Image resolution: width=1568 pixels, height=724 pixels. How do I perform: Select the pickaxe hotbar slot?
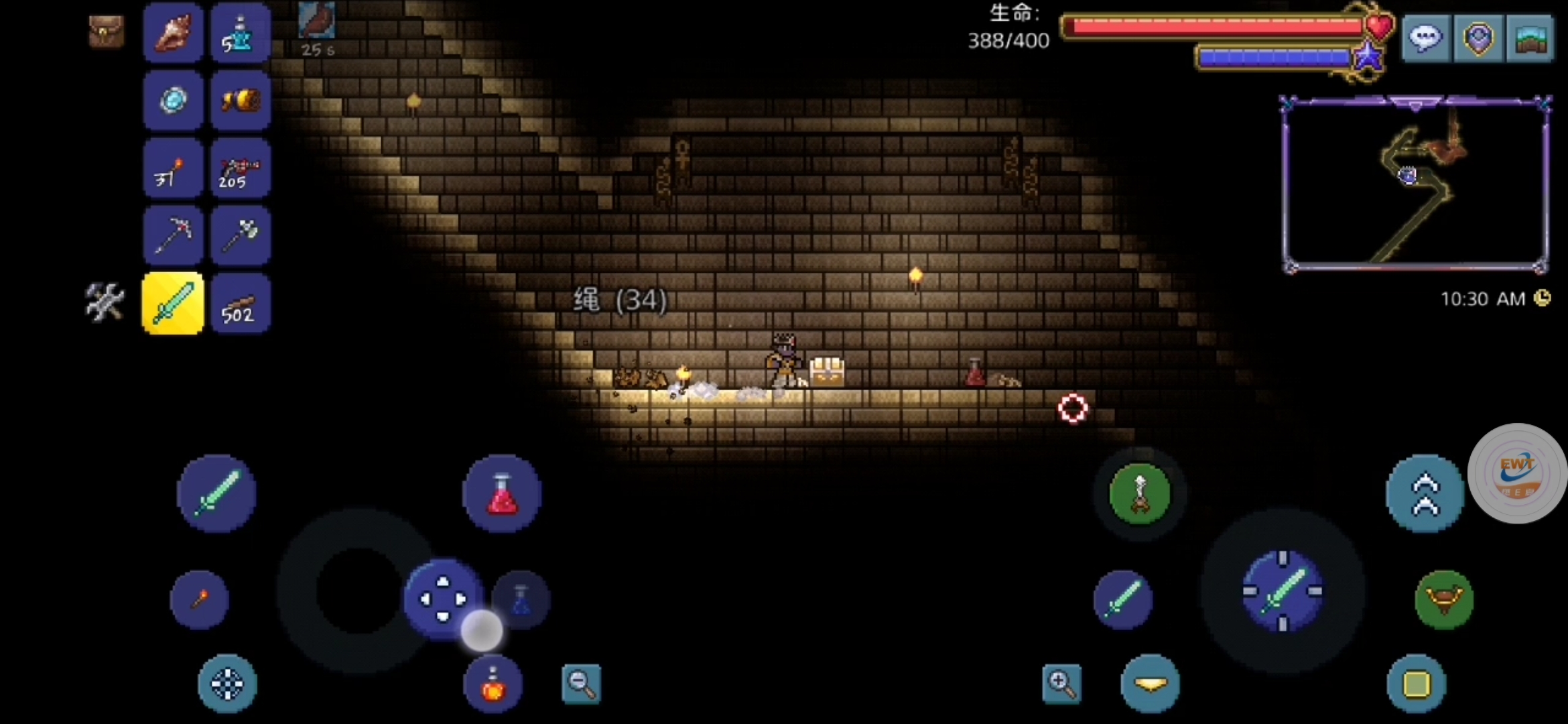(x=174, y=235)
